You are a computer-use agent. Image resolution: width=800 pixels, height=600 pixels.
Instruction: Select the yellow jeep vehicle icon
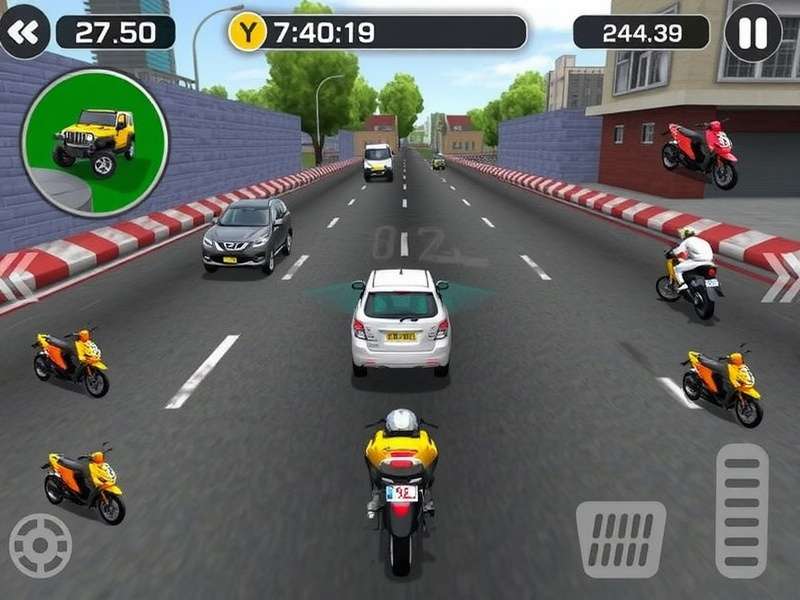(95, 141)
